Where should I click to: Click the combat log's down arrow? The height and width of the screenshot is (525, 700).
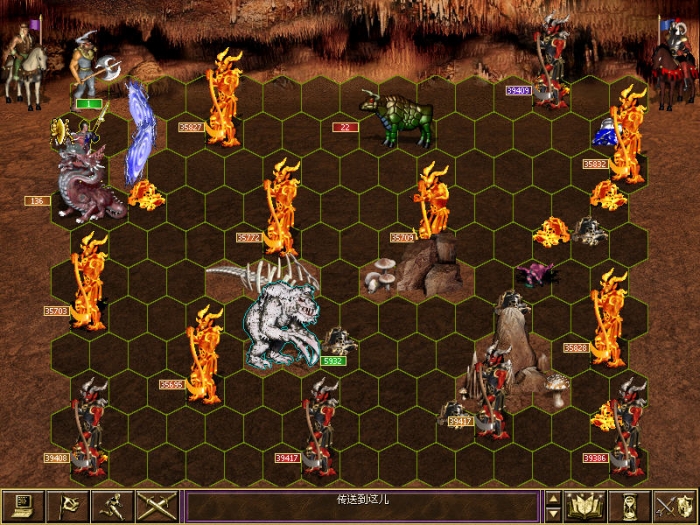click(x=553, y=514)
